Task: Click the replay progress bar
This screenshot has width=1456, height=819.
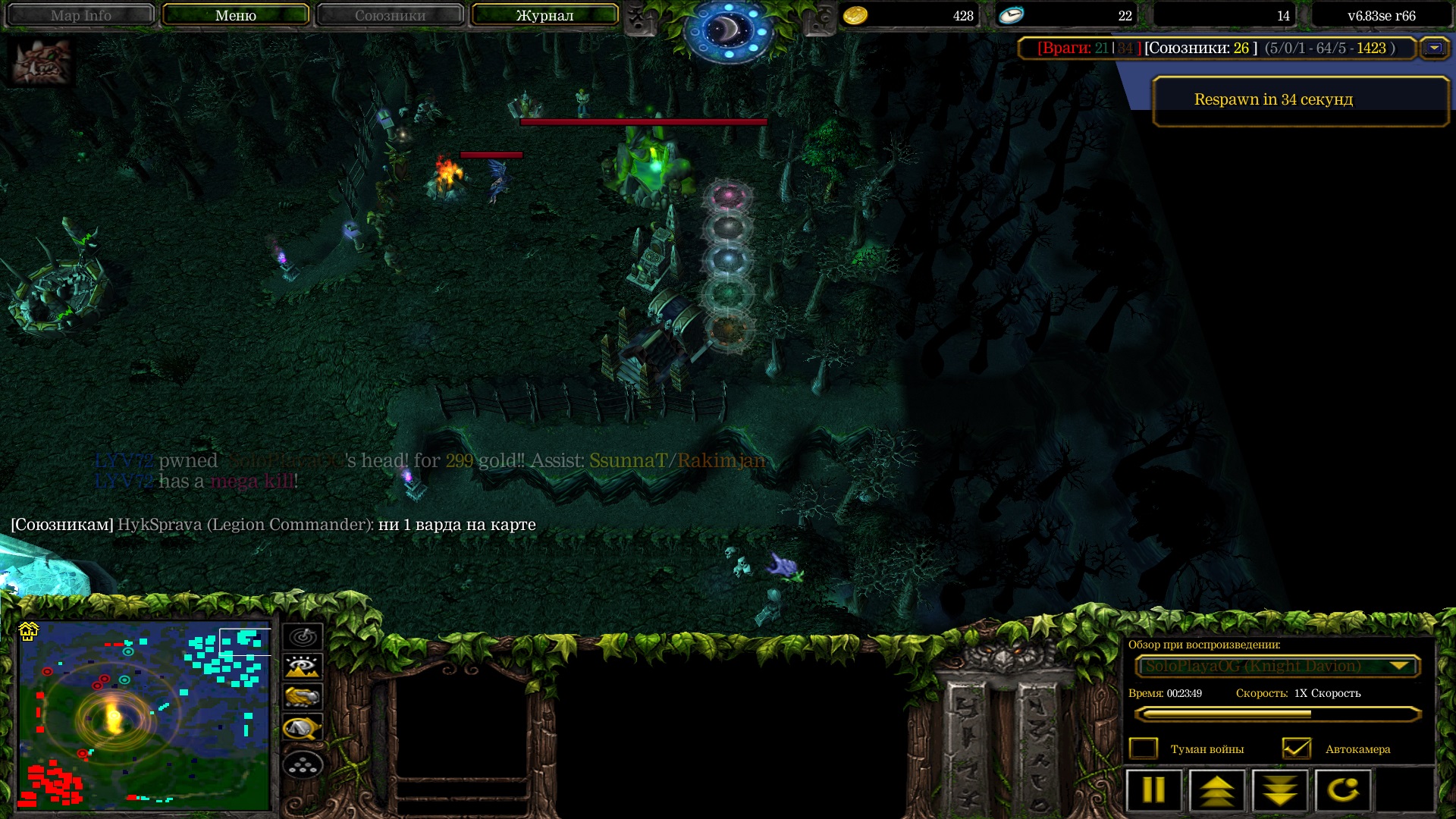Action: [1277, 714]
